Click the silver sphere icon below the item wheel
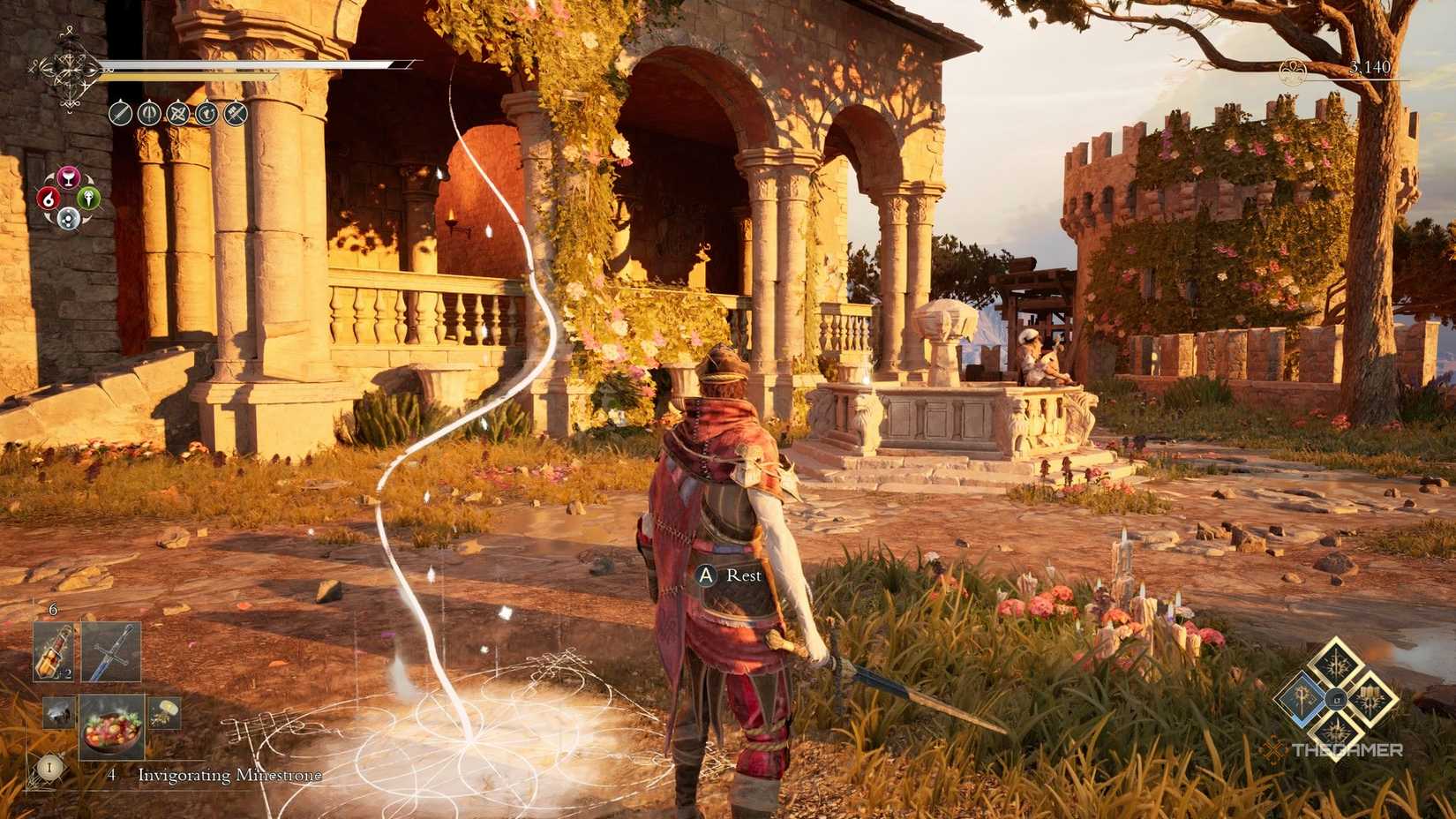The height and width of the screenshot is (819, 1456). click(68, 218)
